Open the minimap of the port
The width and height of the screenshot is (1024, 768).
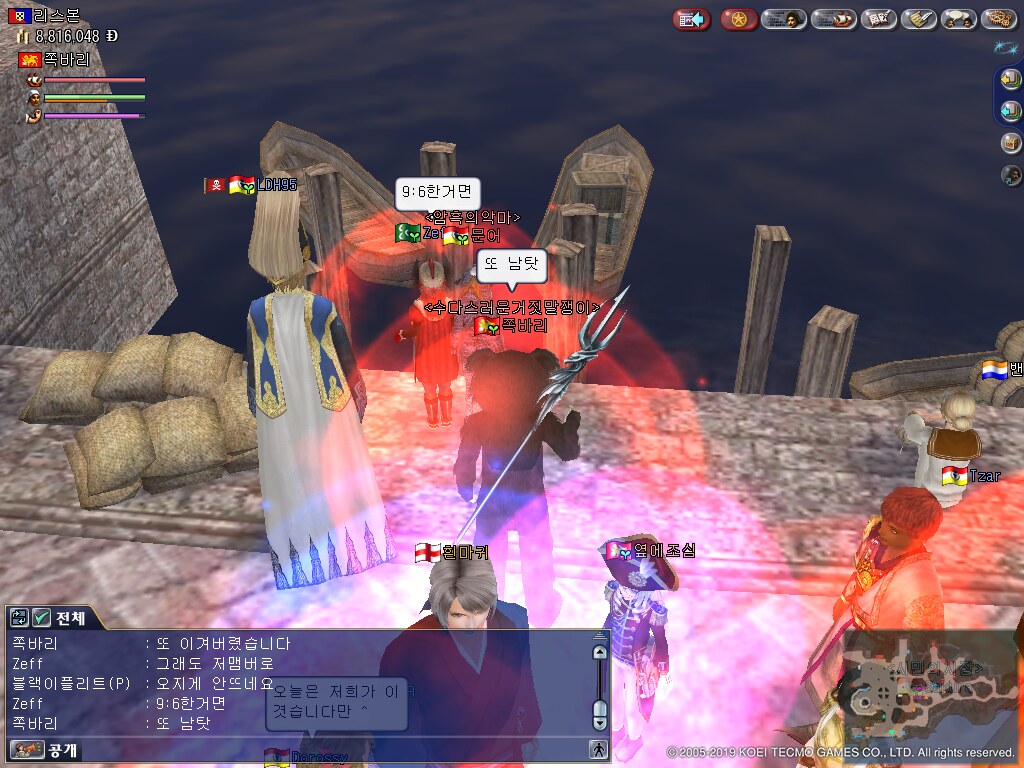tap(928, 690)
